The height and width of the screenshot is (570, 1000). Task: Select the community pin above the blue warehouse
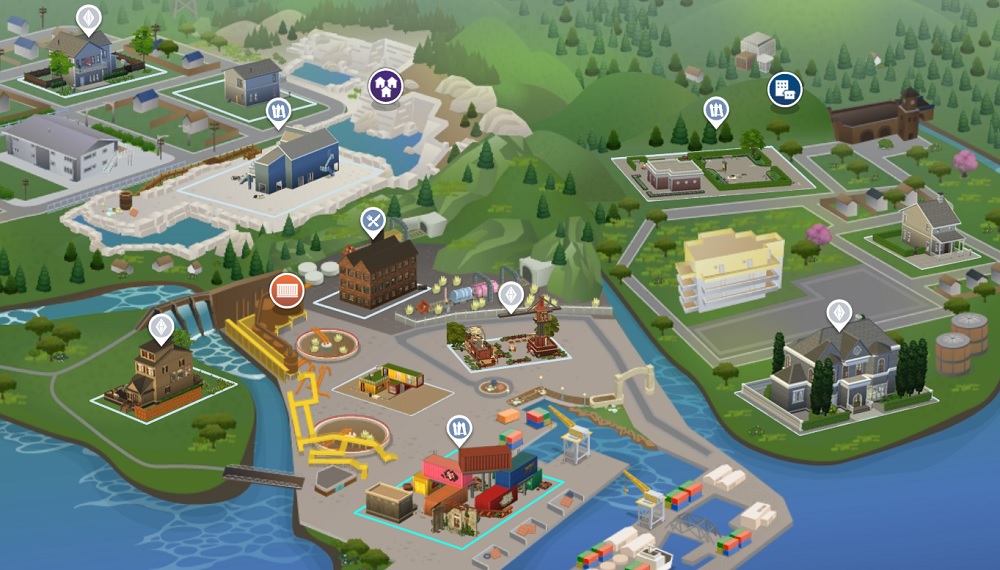278,113
